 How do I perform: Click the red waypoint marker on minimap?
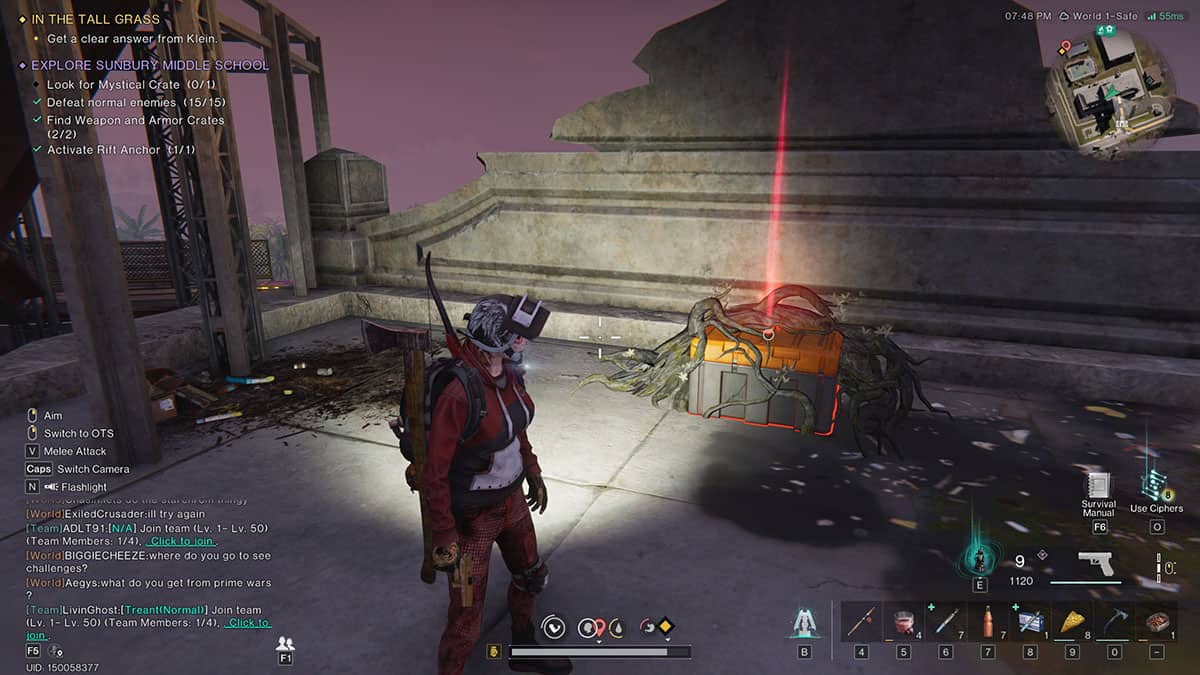1065,46
